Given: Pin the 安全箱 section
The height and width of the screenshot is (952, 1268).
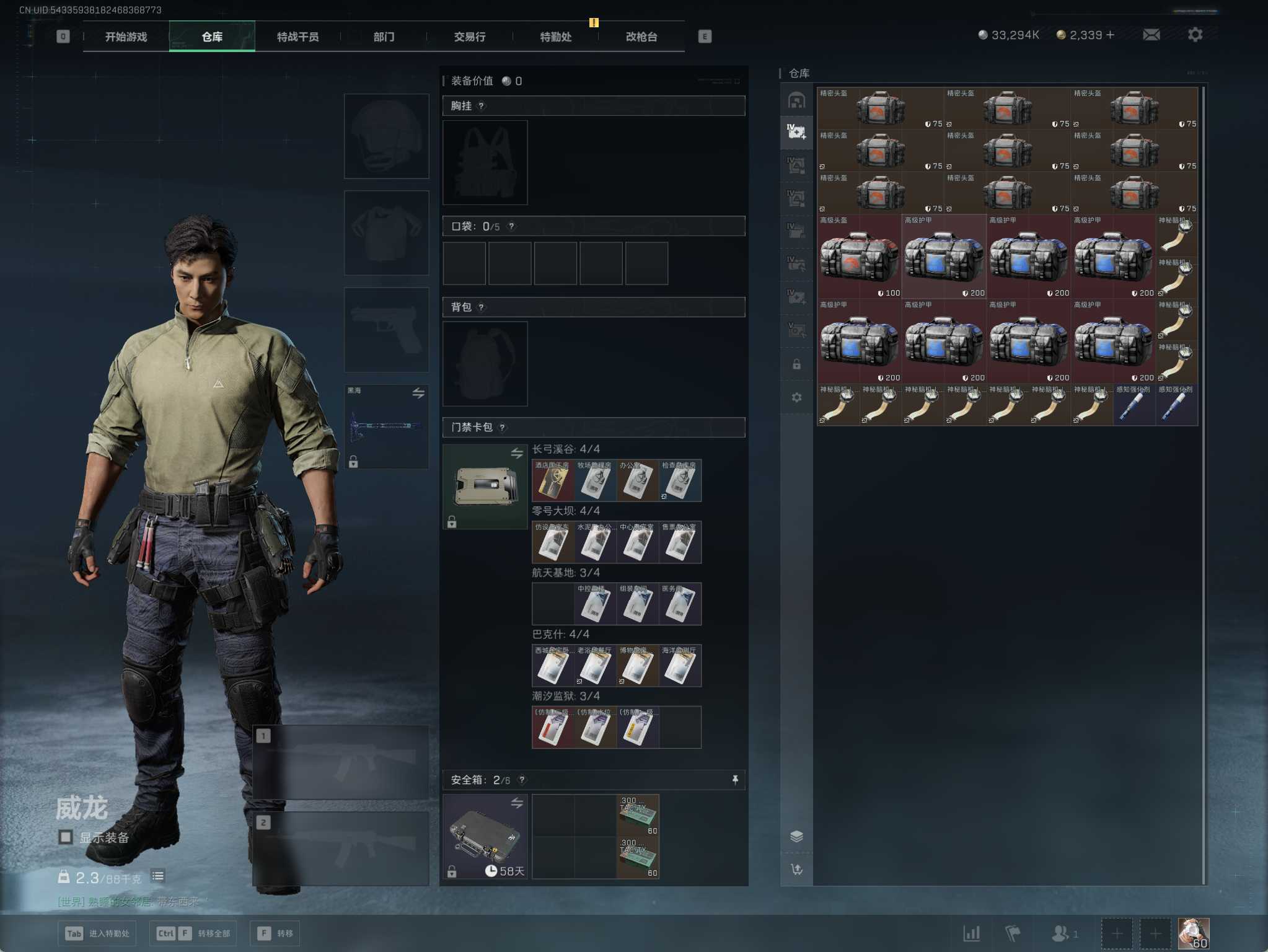Looking at the screenshot, I should [x=735, y=780].
